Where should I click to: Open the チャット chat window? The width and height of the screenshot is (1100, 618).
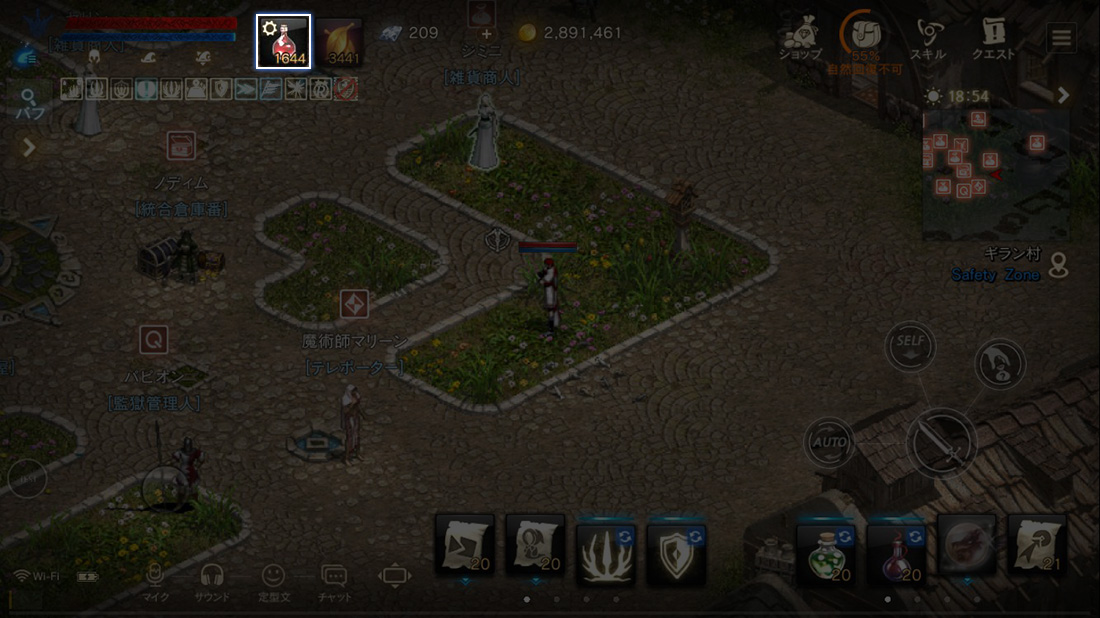tap(334, 581)
